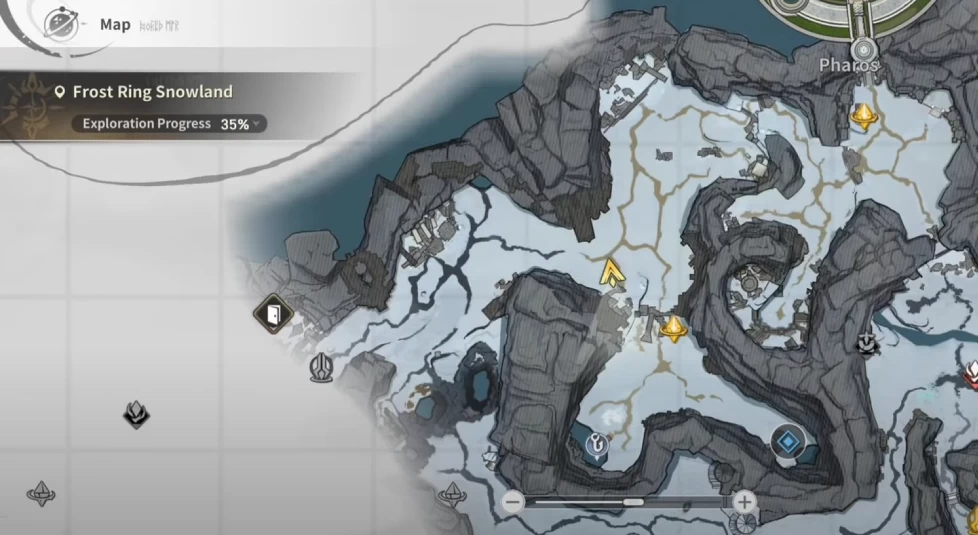Select the black crest marker in the fog
The height and width of the screenshot is (535, 978).
pos(136,413)
